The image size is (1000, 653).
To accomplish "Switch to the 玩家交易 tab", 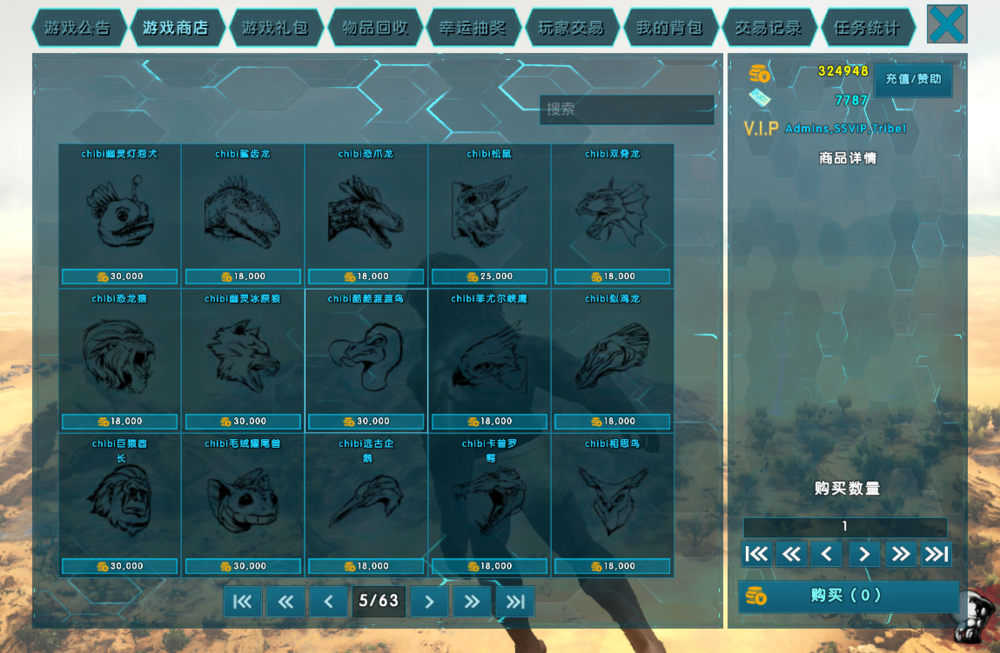I will (571, 28).
